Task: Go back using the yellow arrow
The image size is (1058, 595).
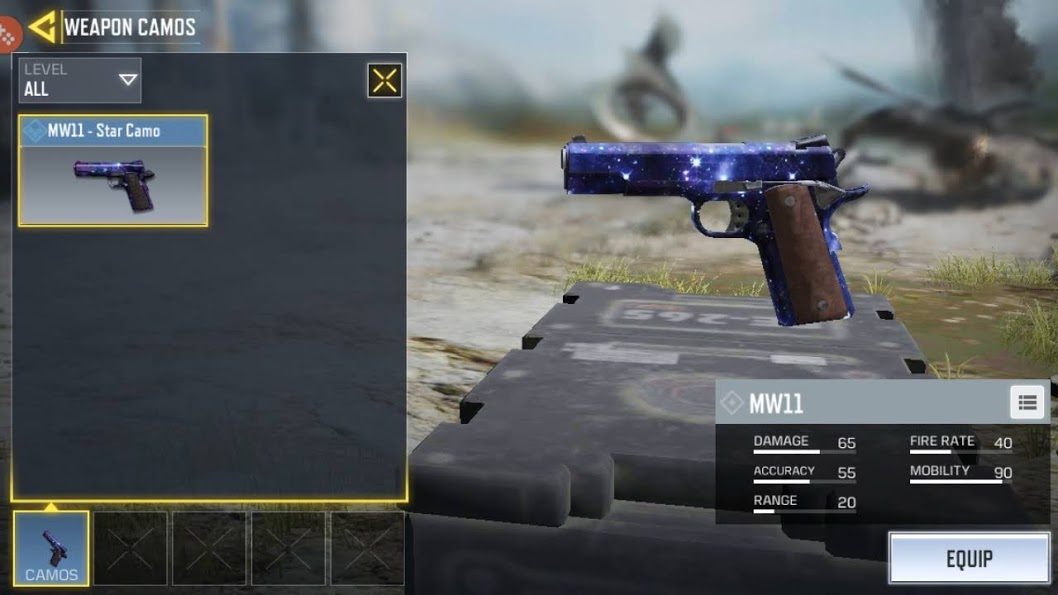Action: point(43,27)
